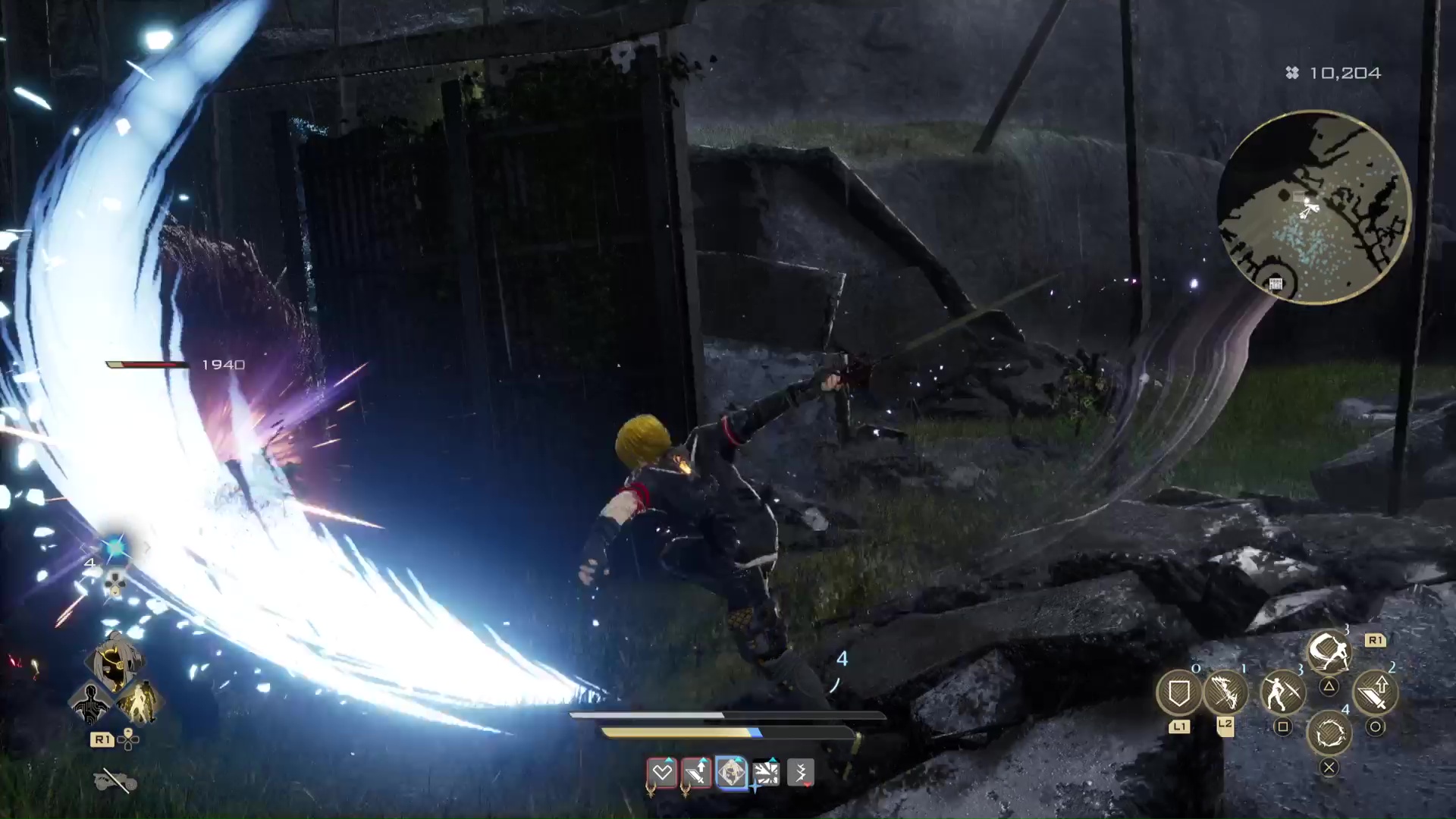Screen dimensions: 1456x819
Task: Use the thorn ring ability
Action: (x=1329, y=734)
